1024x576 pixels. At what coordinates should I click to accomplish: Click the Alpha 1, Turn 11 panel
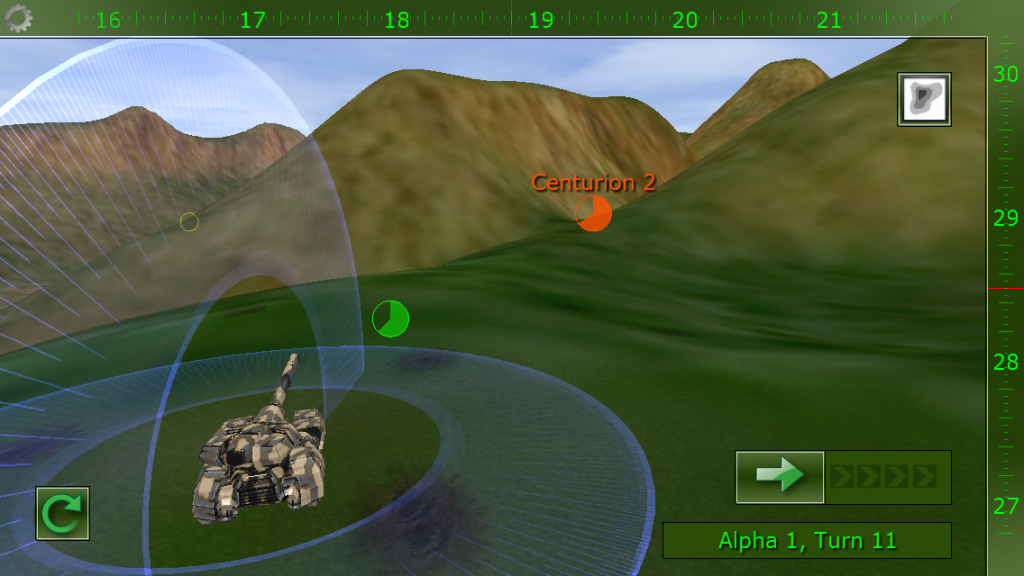[807, 541]
